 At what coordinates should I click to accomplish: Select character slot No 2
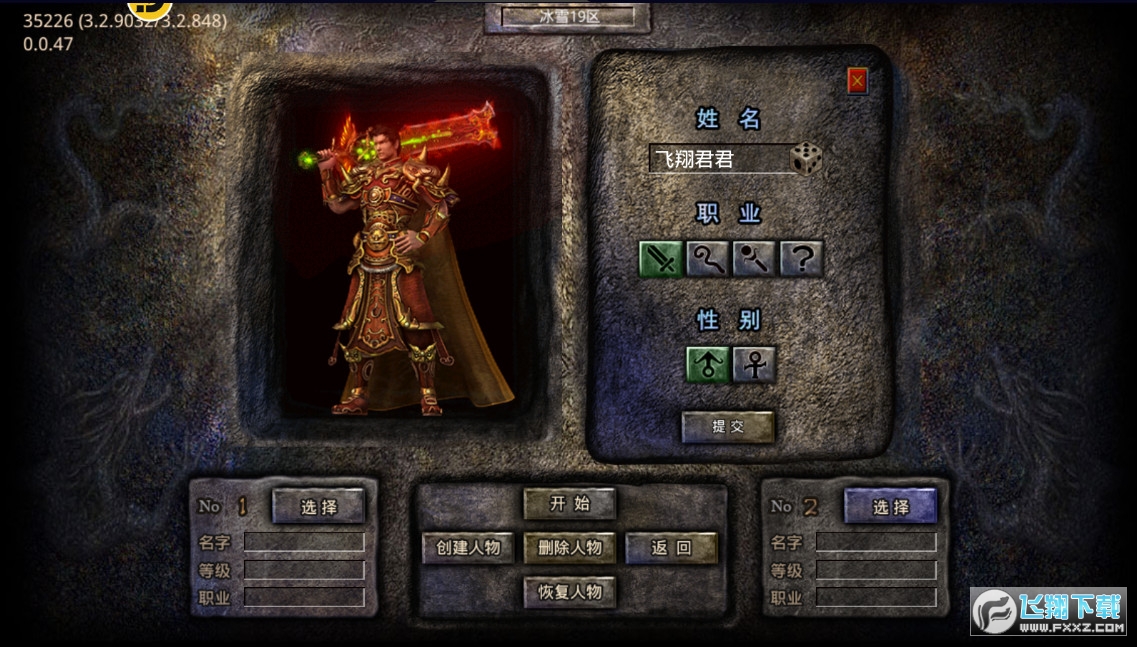[891, 507]
